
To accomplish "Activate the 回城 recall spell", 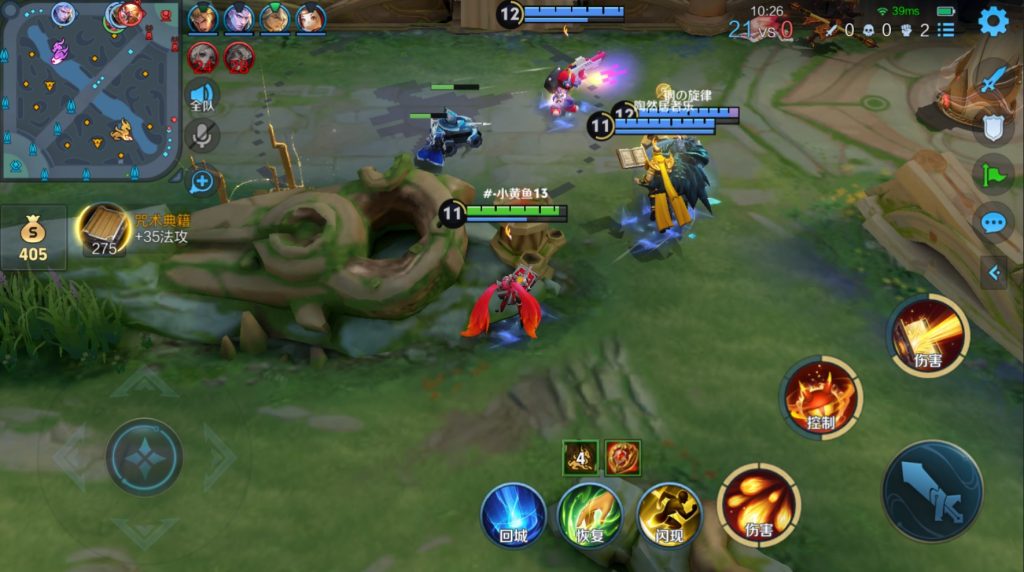I will 513,514.
